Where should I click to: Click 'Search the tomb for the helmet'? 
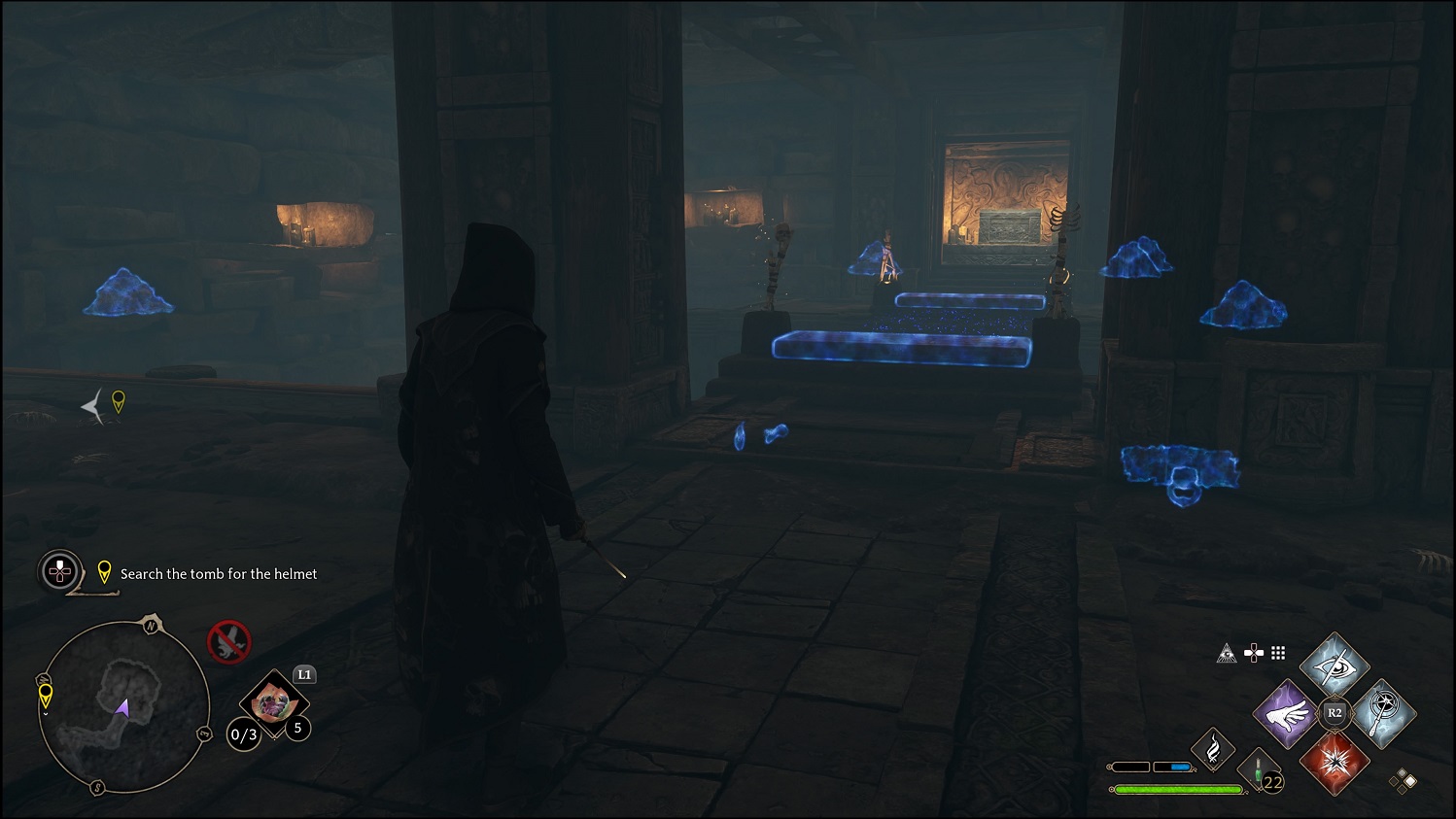(x=218, y=574)
